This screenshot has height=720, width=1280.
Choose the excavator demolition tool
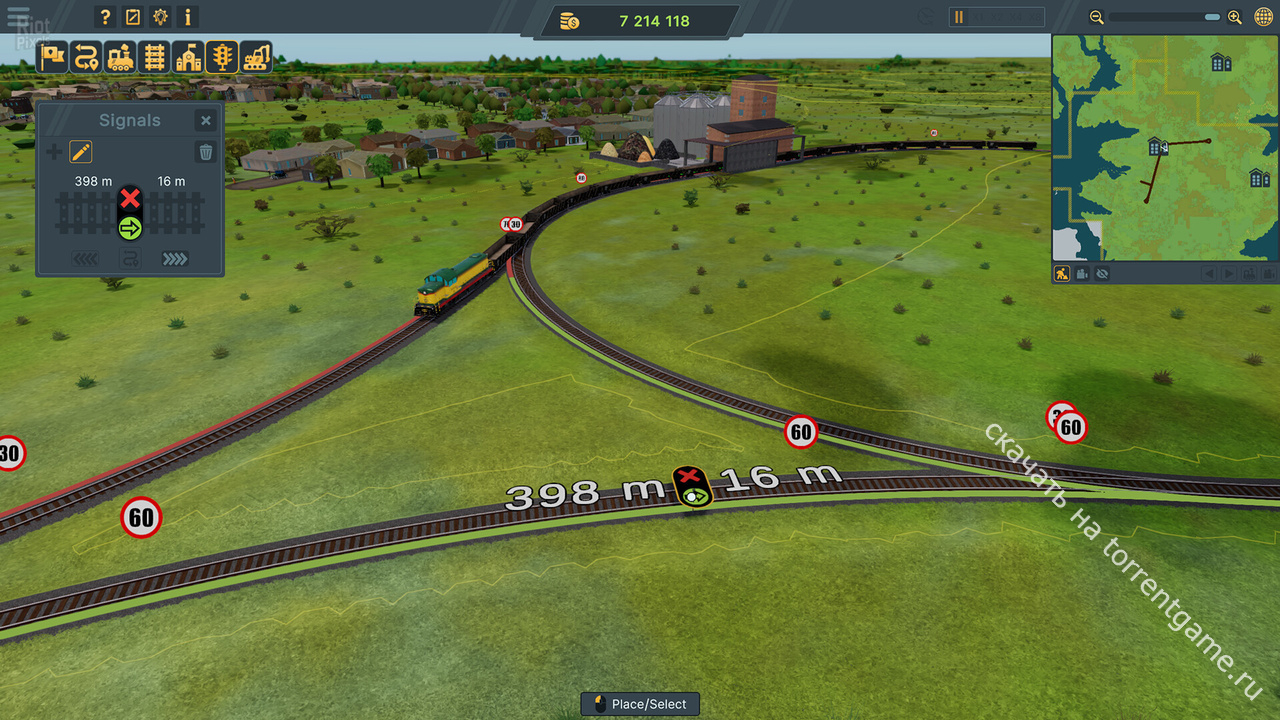pos(256,57)
